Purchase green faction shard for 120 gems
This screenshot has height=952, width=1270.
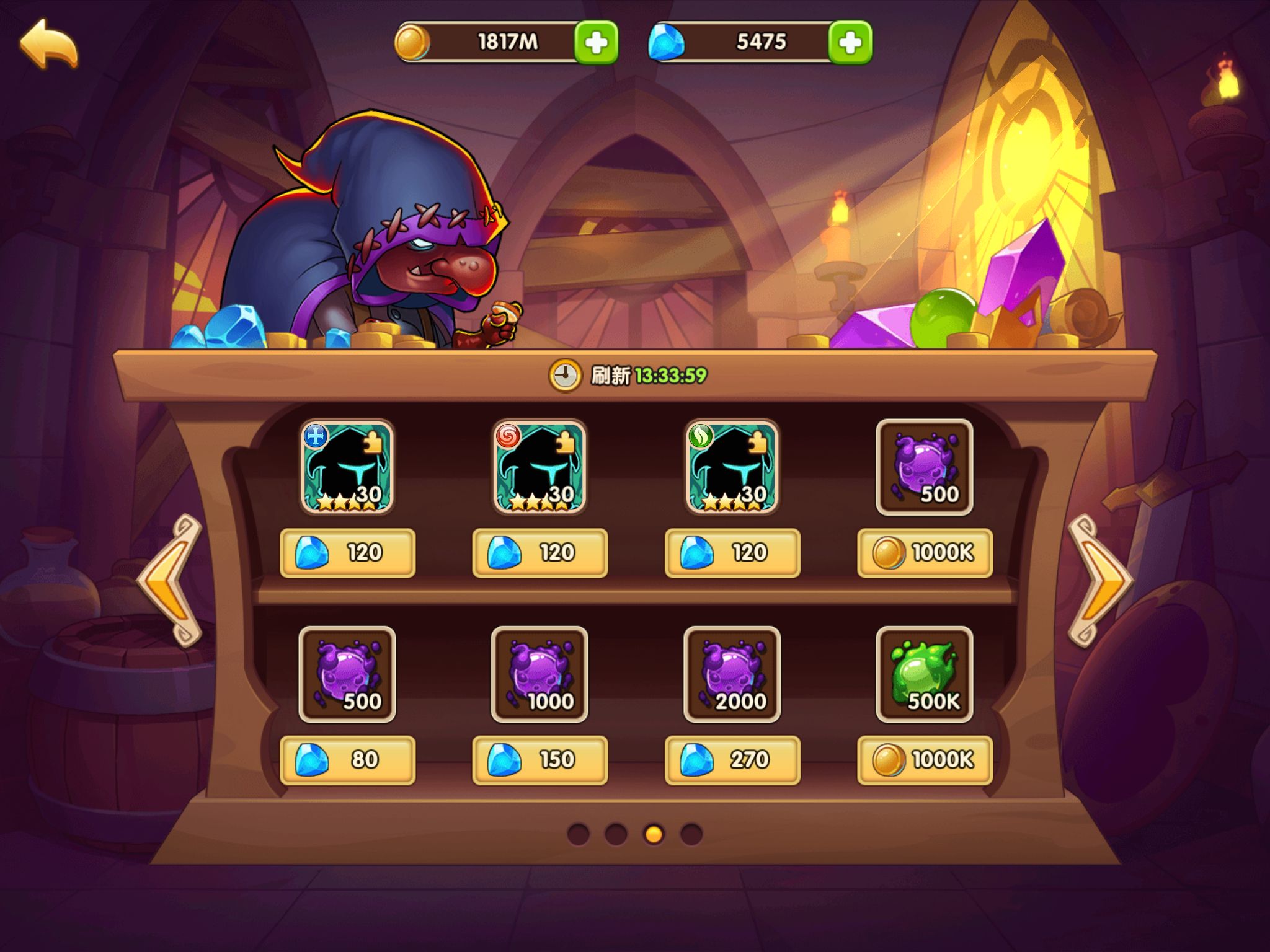[732, 553]
